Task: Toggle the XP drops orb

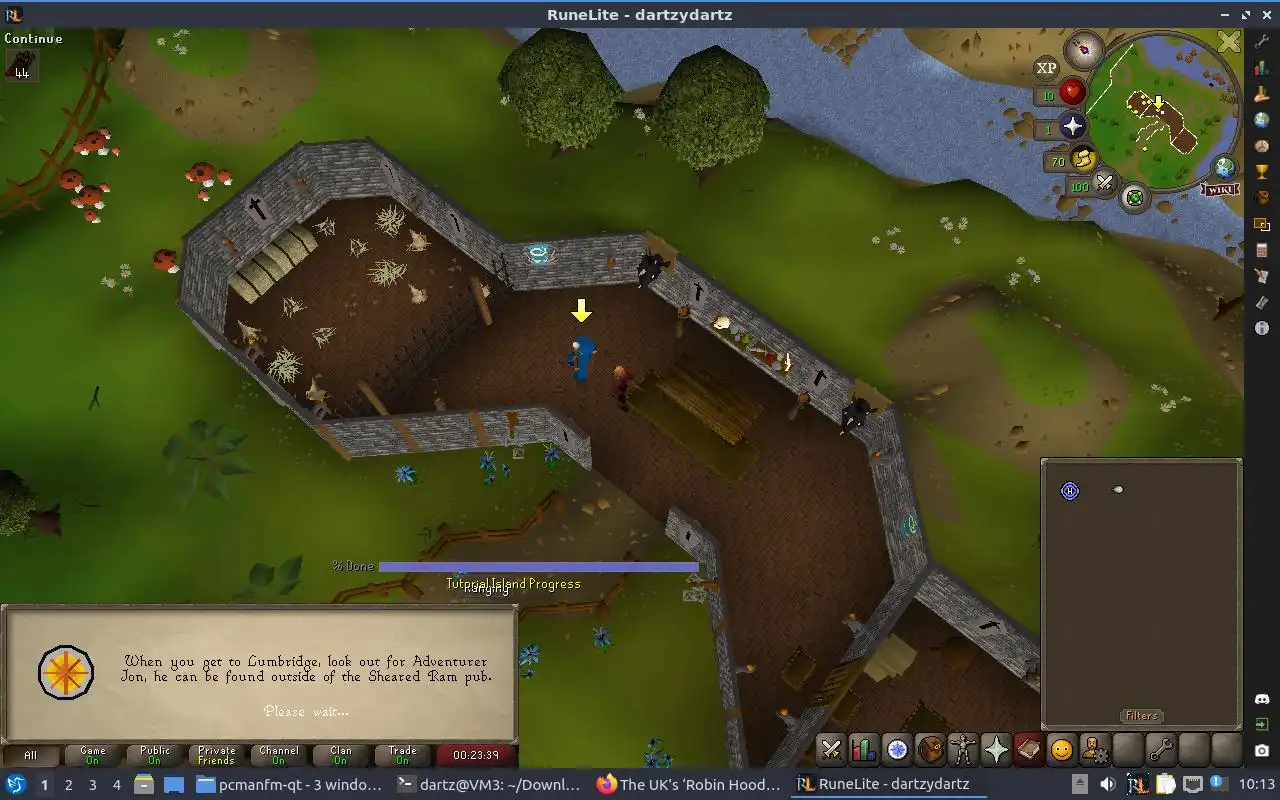Action: [1046, 68]
